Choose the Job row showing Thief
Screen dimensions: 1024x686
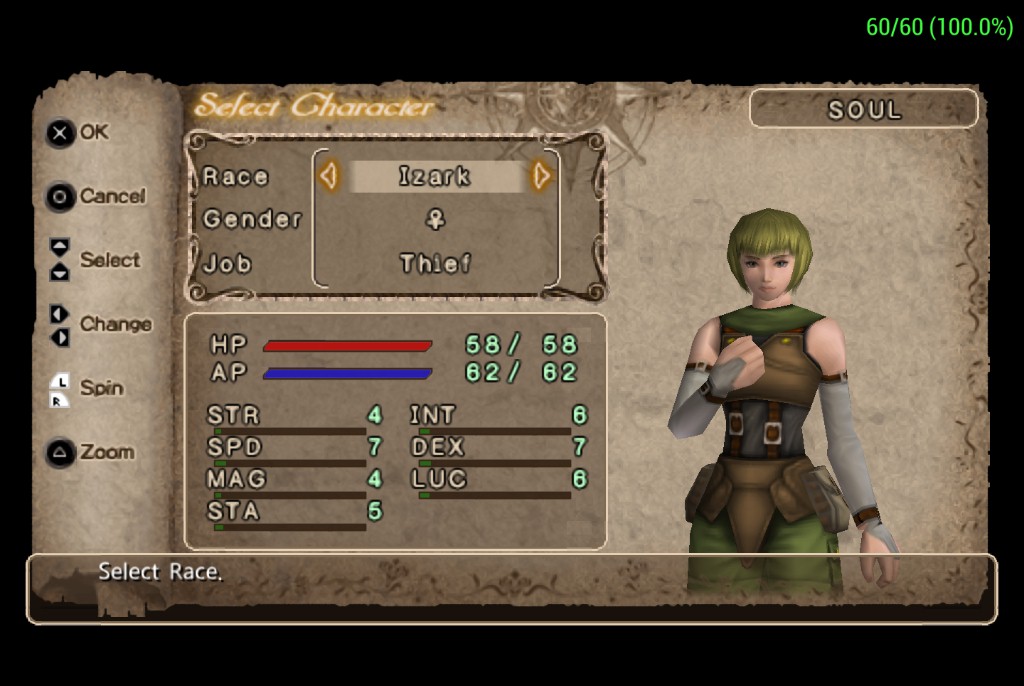[x=435, y=264]
